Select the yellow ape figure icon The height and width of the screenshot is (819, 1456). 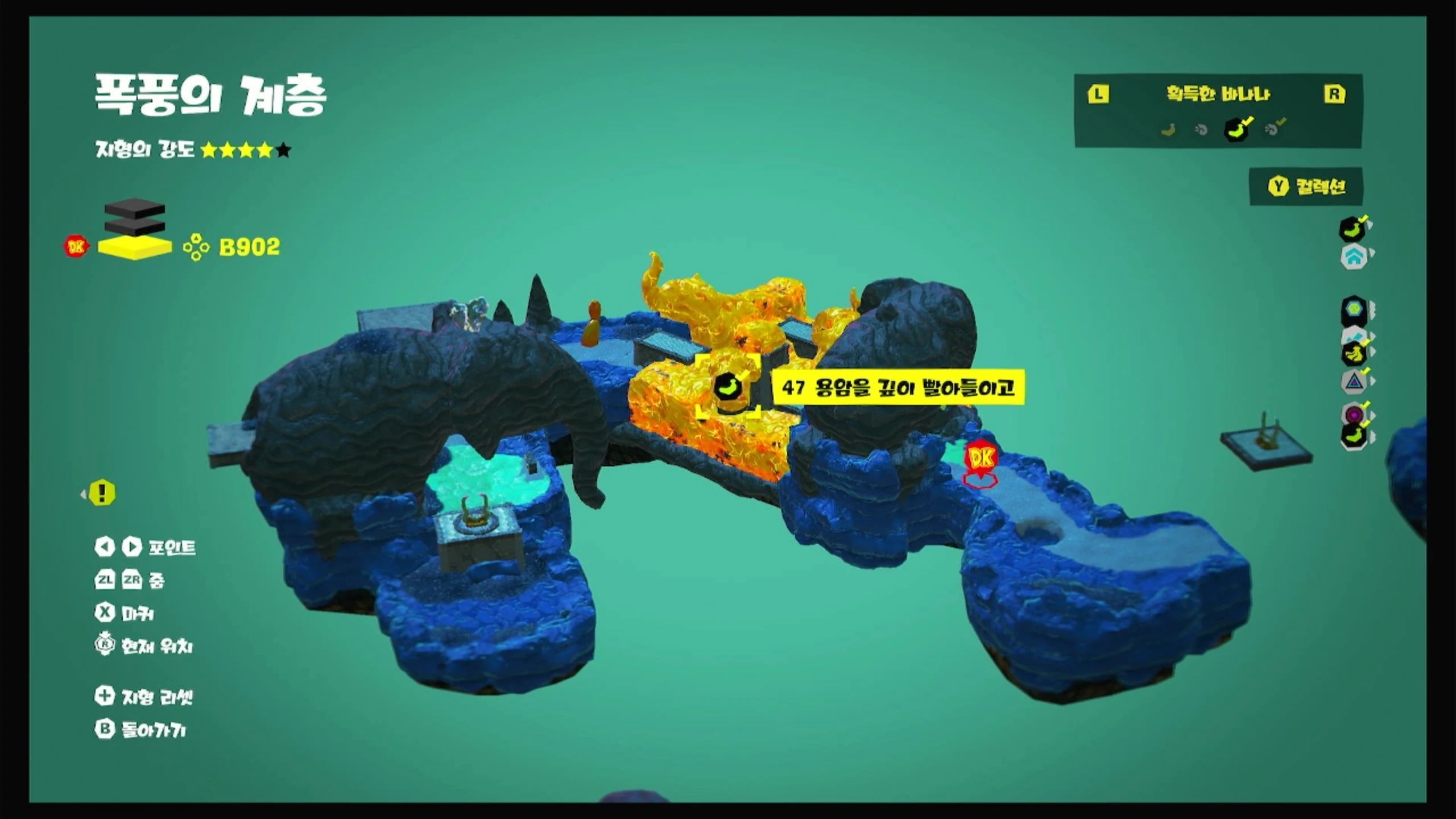pyautogui.click(x=1354, y=353)
